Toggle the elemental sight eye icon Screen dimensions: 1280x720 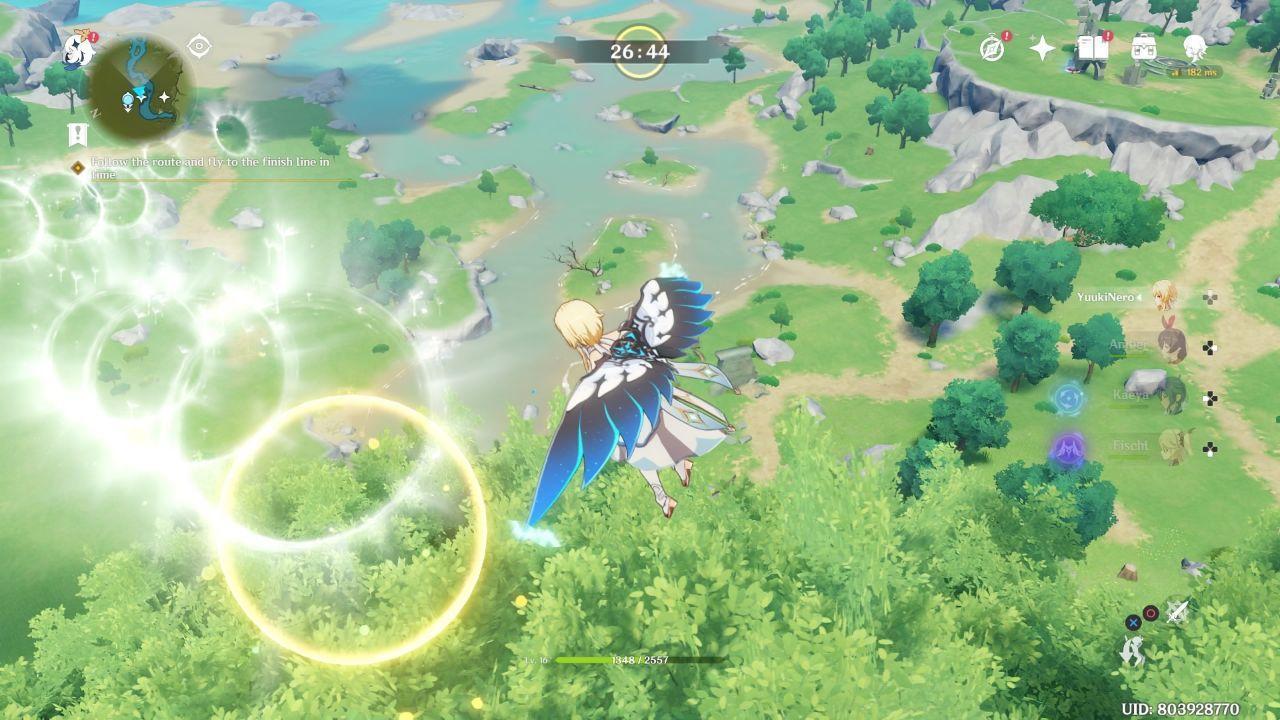tap(200, 46)
